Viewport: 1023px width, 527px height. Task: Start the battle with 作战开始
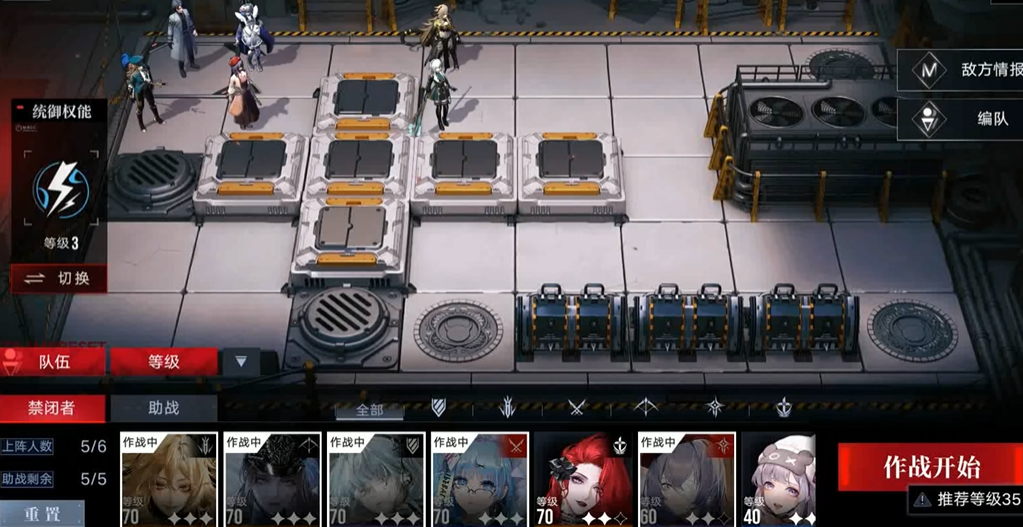[x=930, y=467]
